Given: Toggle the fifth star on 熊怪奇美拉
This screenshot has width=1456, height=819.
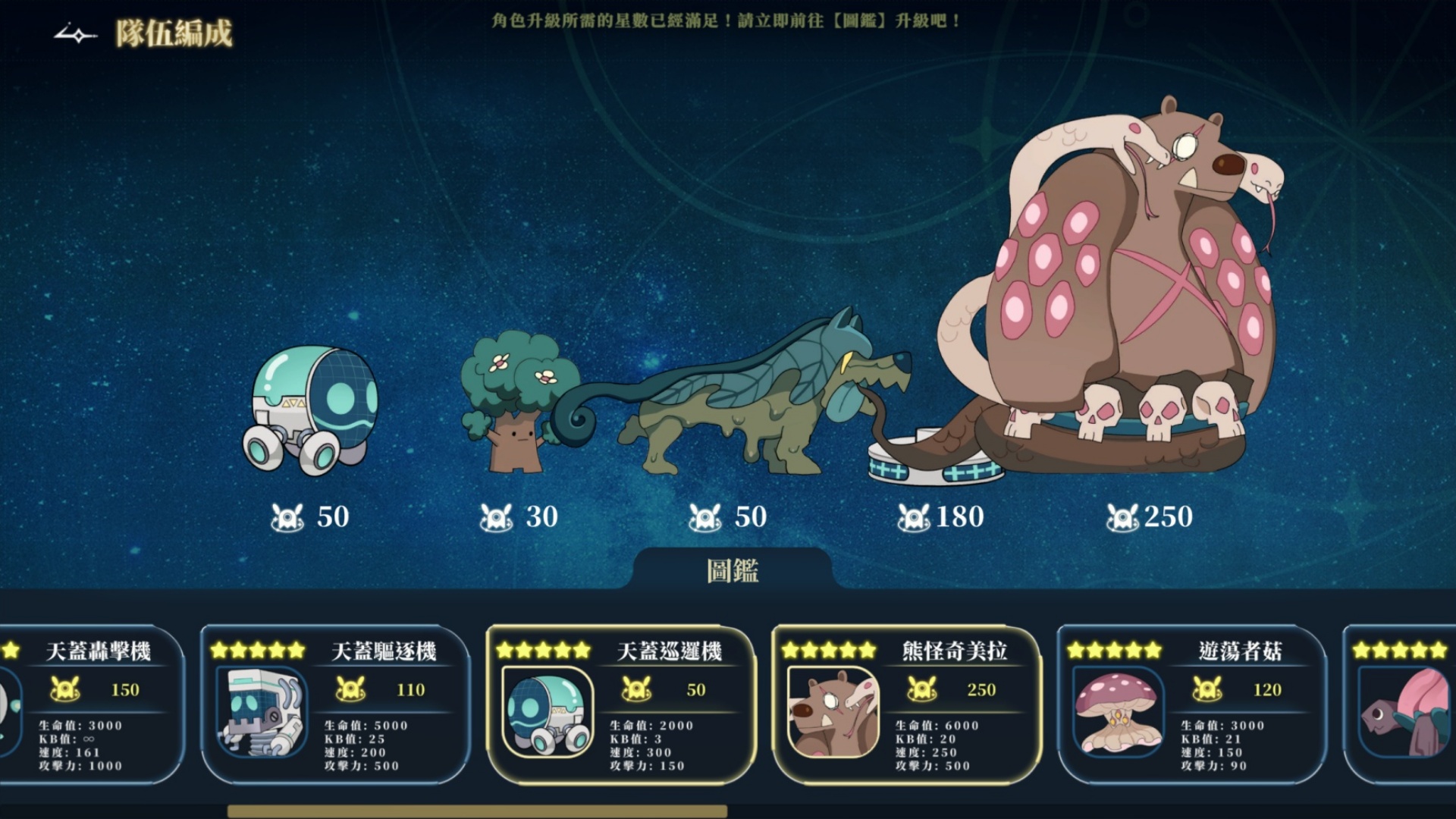Looking at the screenshot, I should [x=868, y=650].
